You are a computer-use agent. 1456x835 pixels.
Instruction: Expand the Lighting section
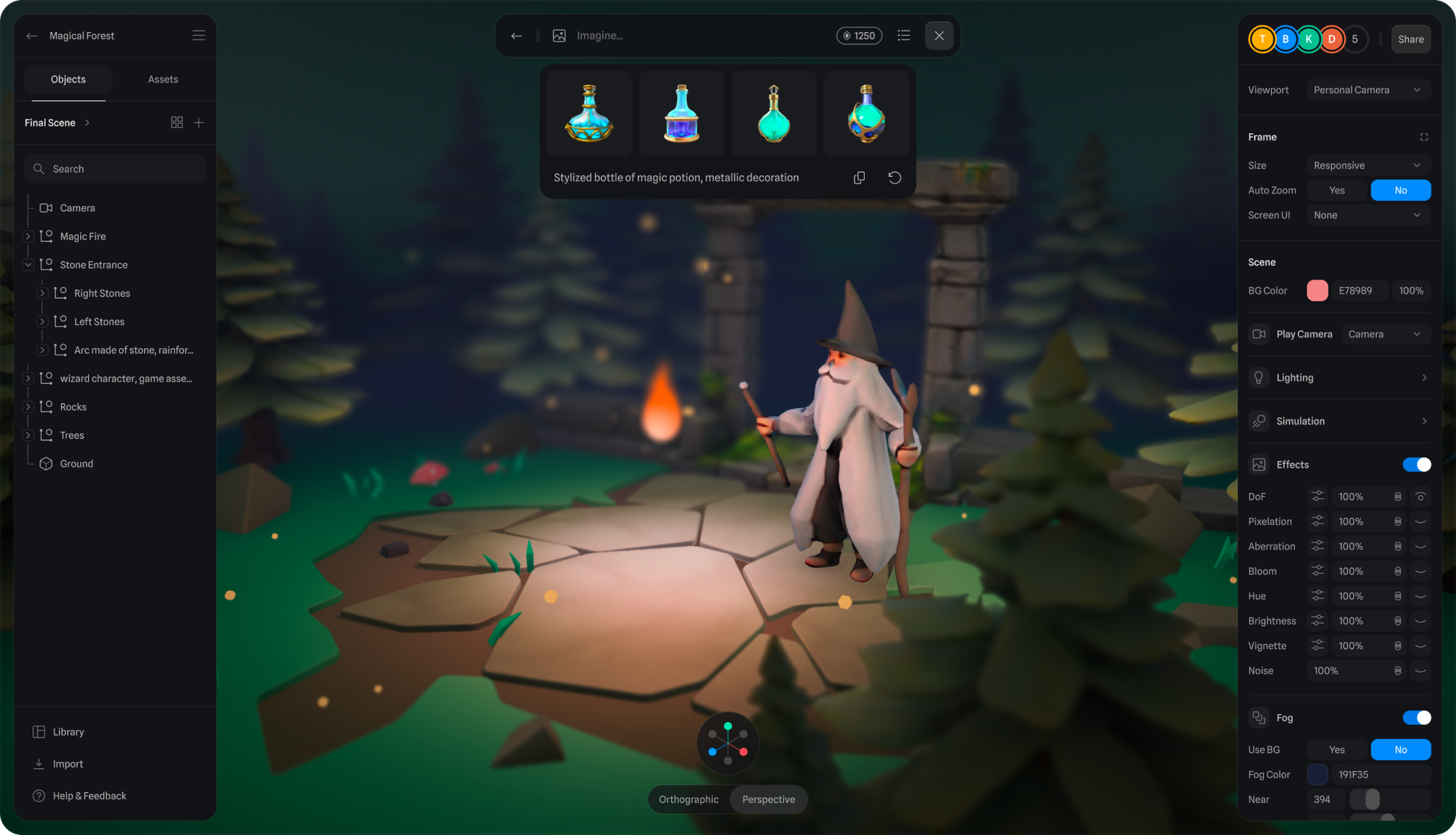[1339, 378]
